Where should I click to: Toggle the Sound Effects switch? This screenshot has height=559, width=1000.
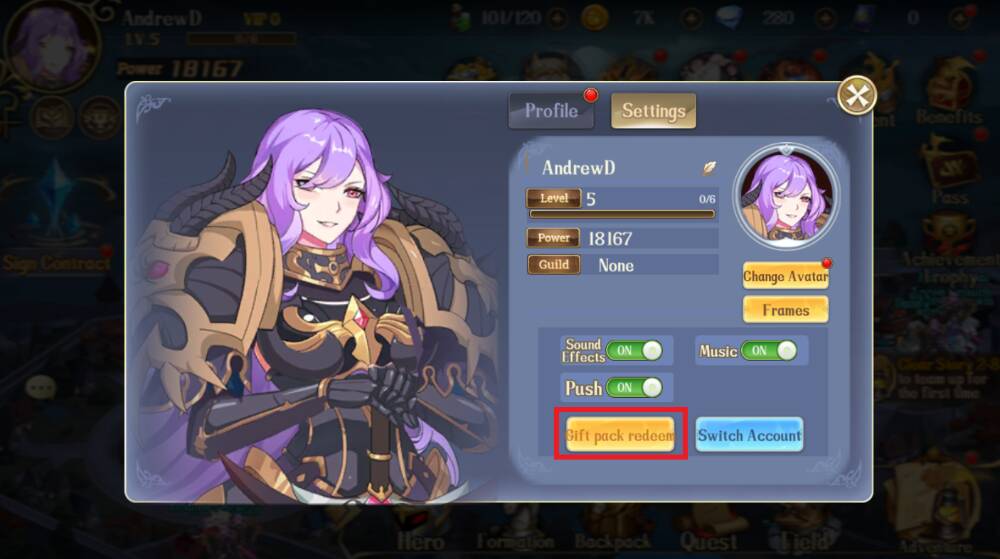[634, 350]
